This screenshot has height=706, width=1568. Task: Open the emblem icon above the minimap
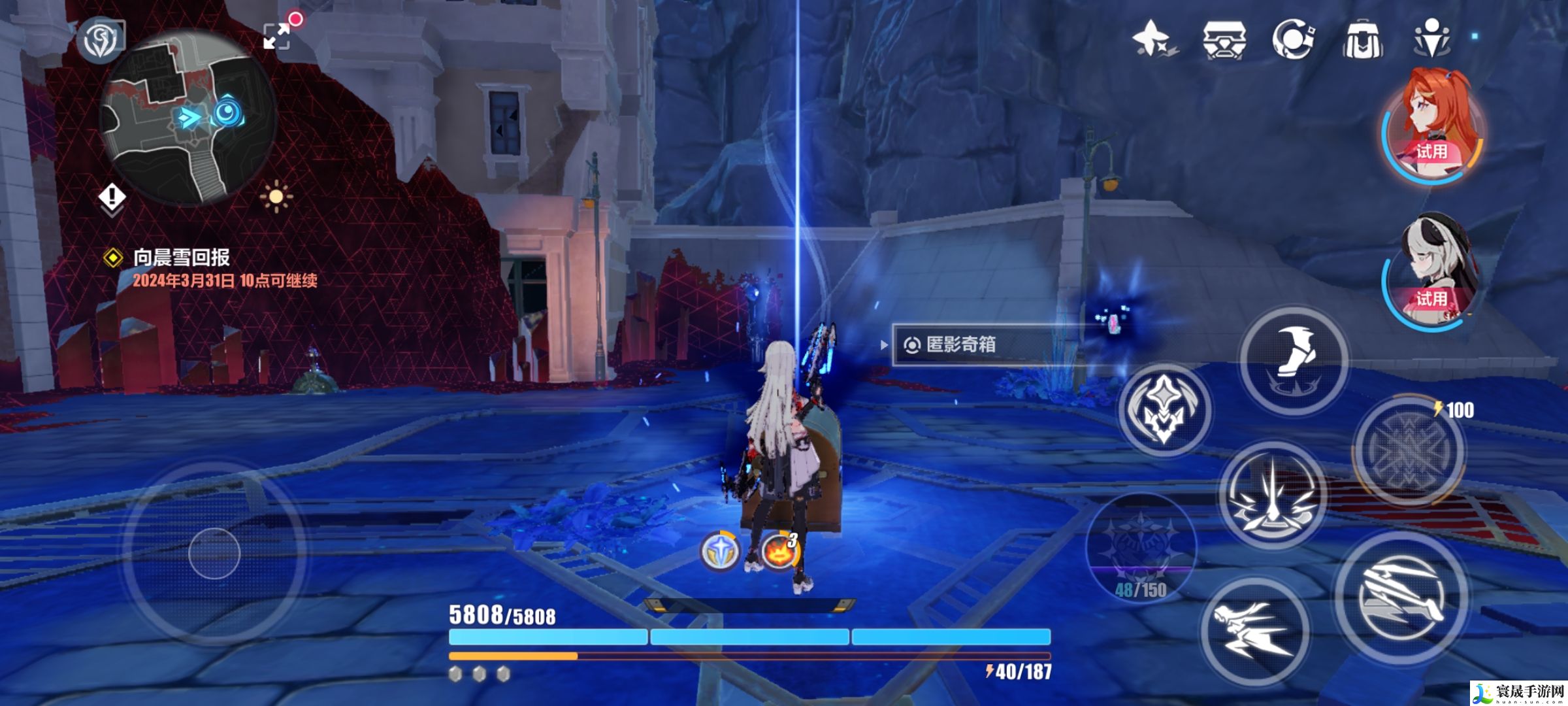click(100, 39)
